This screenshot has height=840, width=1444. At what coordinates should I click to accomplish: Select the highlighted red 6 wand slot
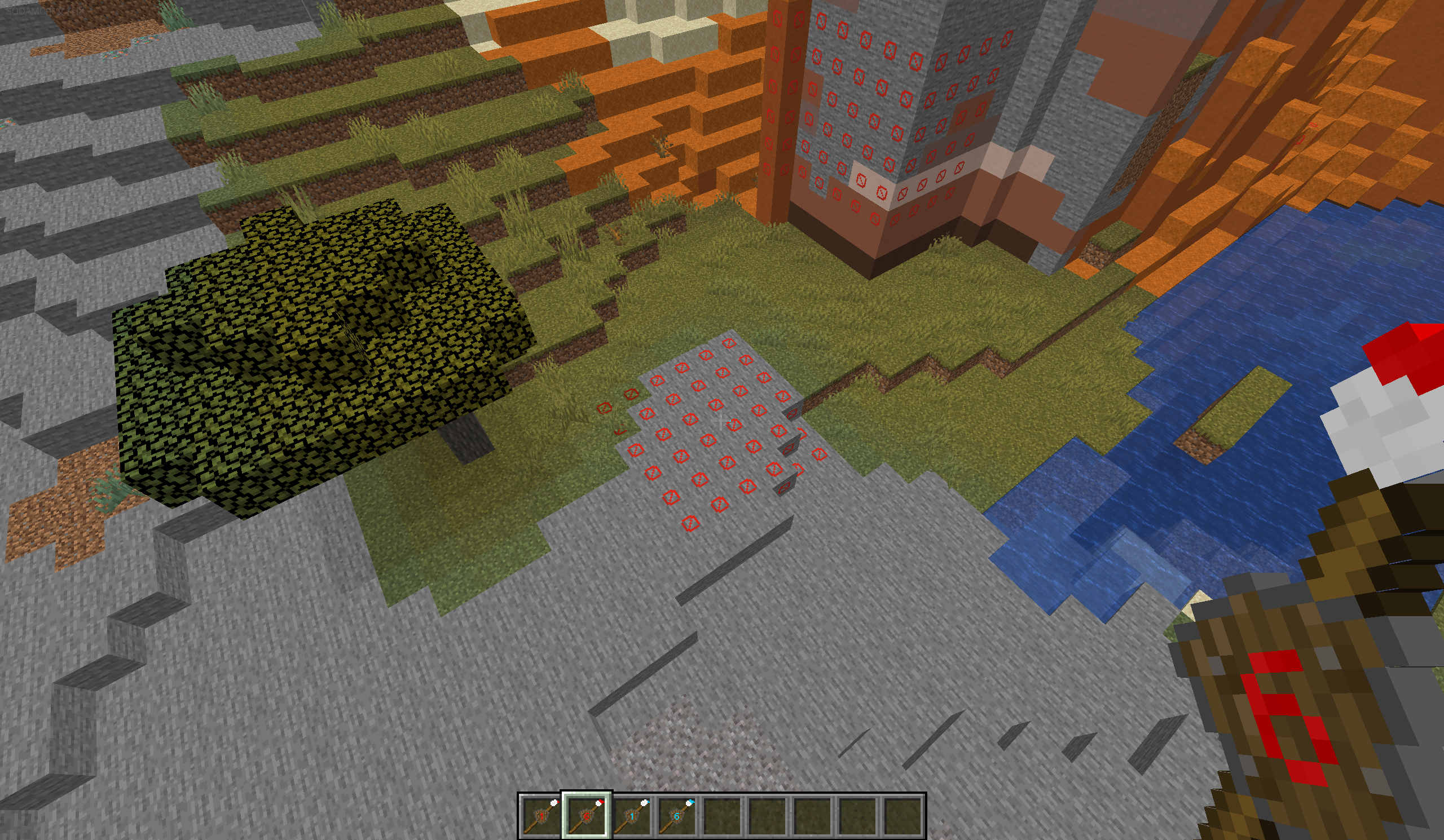(x=586, y=815)
